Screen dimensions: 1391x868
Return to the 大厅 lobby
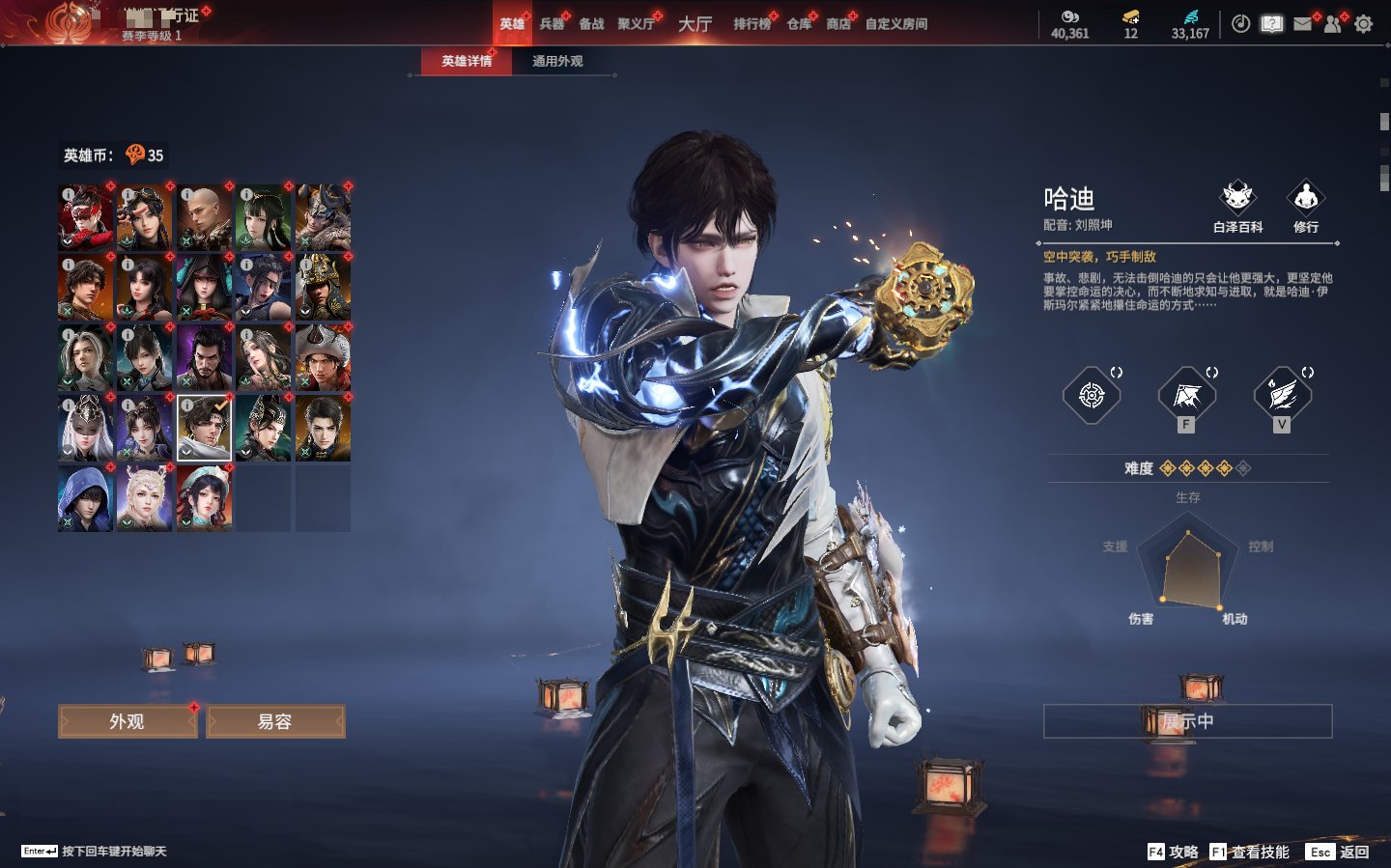click(x=695, y=24)
